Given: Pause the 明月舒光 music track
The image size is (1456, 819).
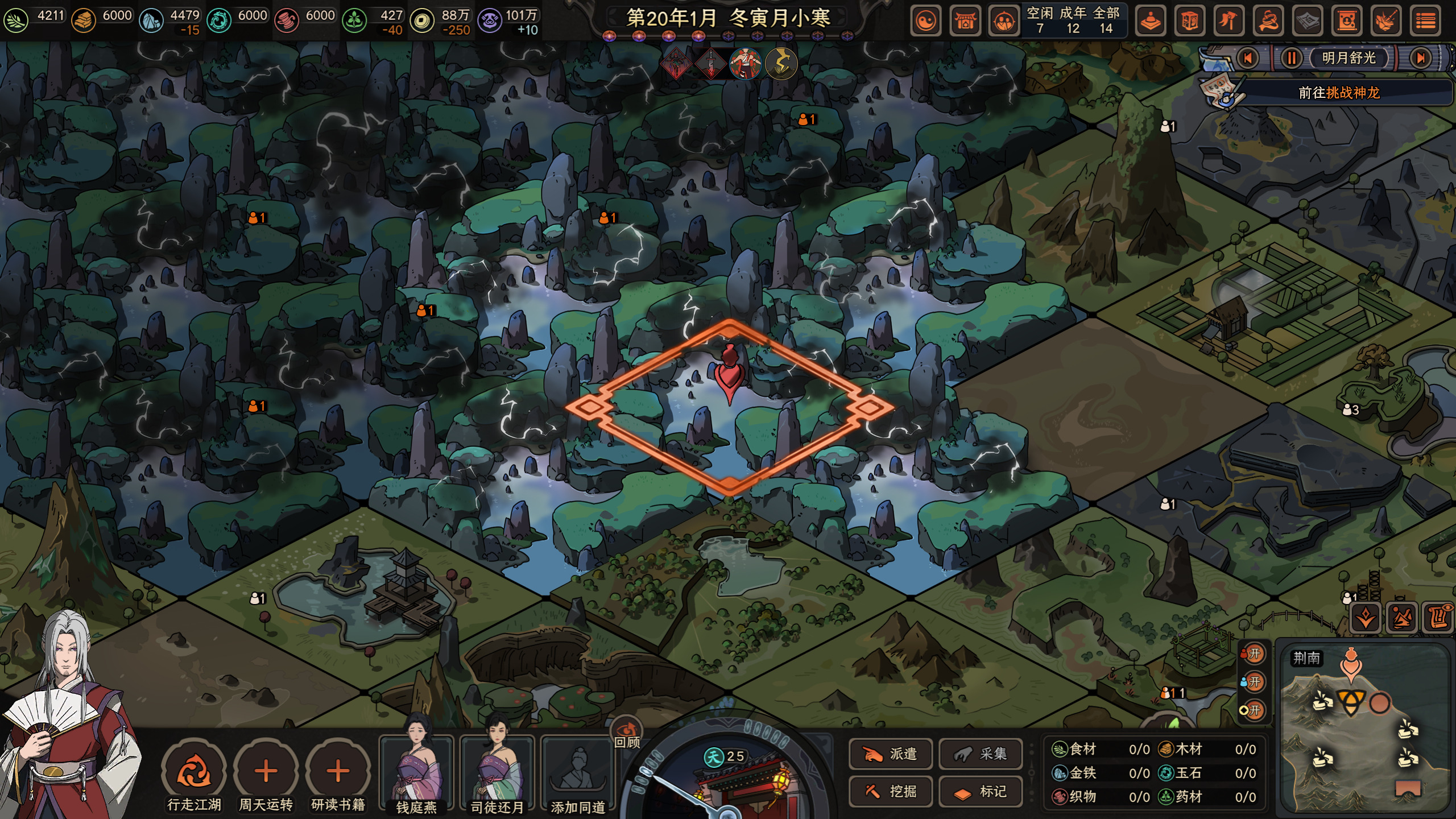Looking at the screenshot, I should click(x=1291, y=58).
